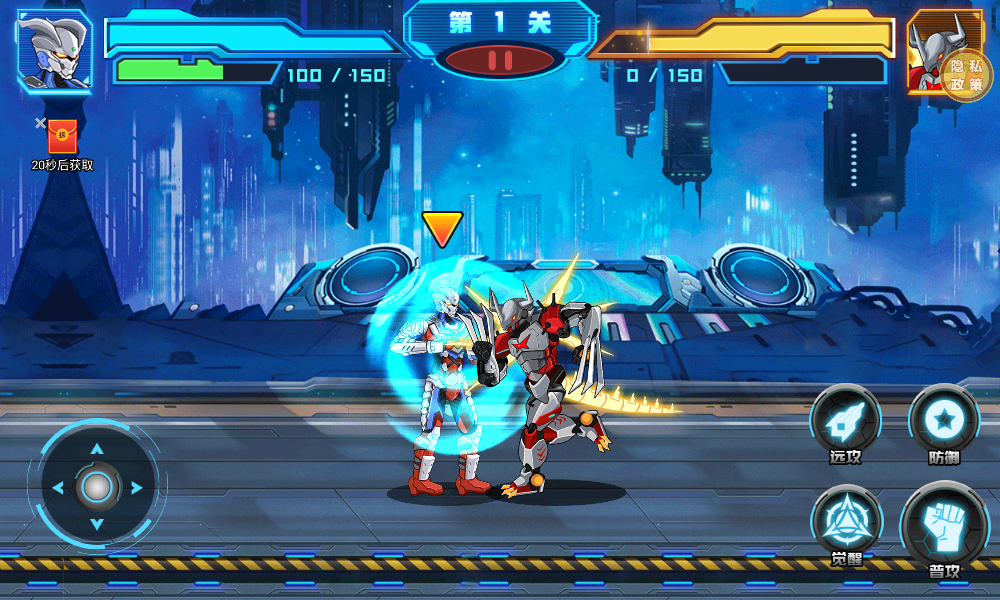The width and height of the screenshot is (1000, 600).
Task: Click the d-pad right arrow
Action: click(x=136, y=488)
